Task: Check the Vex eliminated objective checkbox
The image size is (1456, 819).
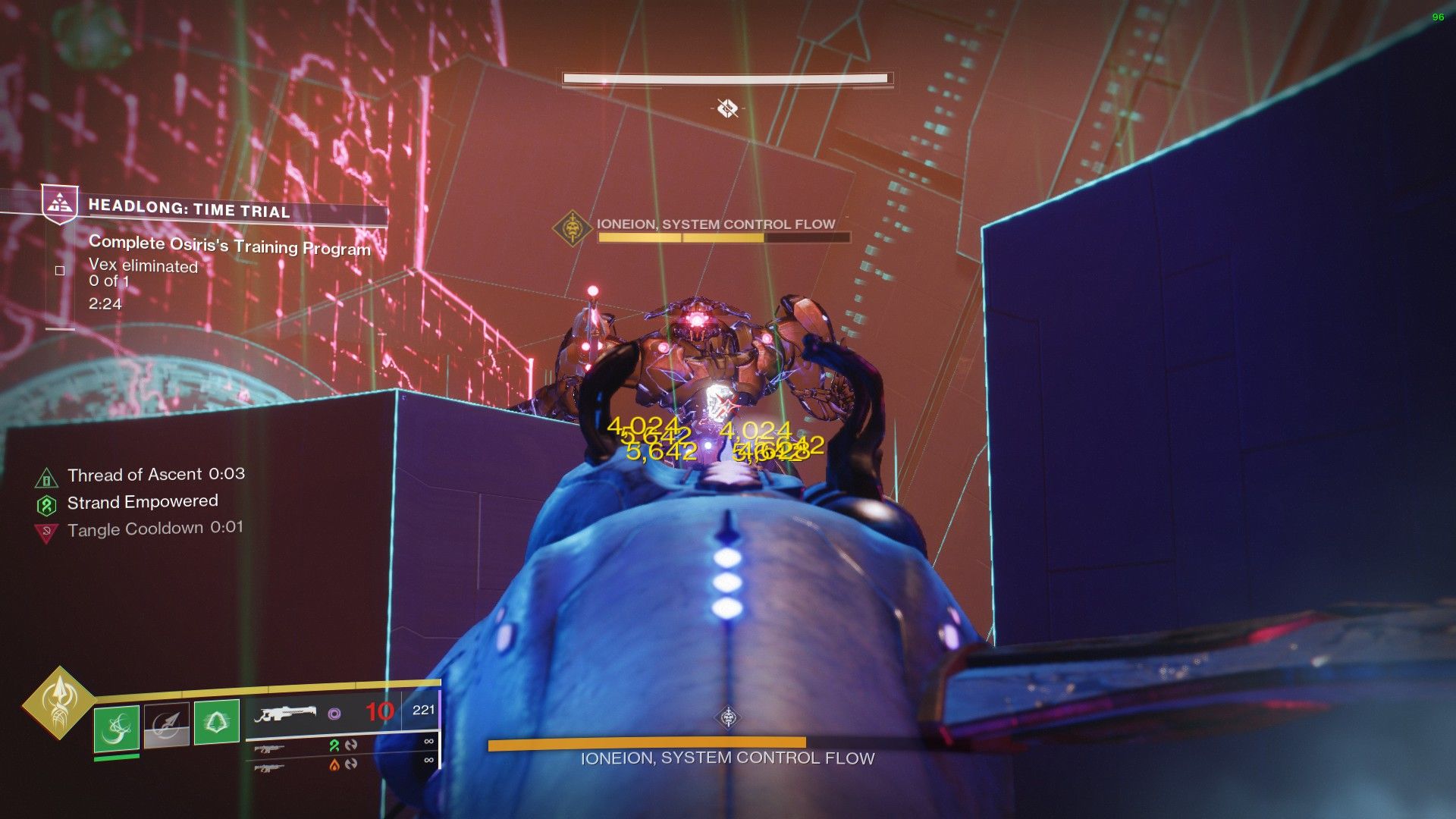Action: point(58,270)
